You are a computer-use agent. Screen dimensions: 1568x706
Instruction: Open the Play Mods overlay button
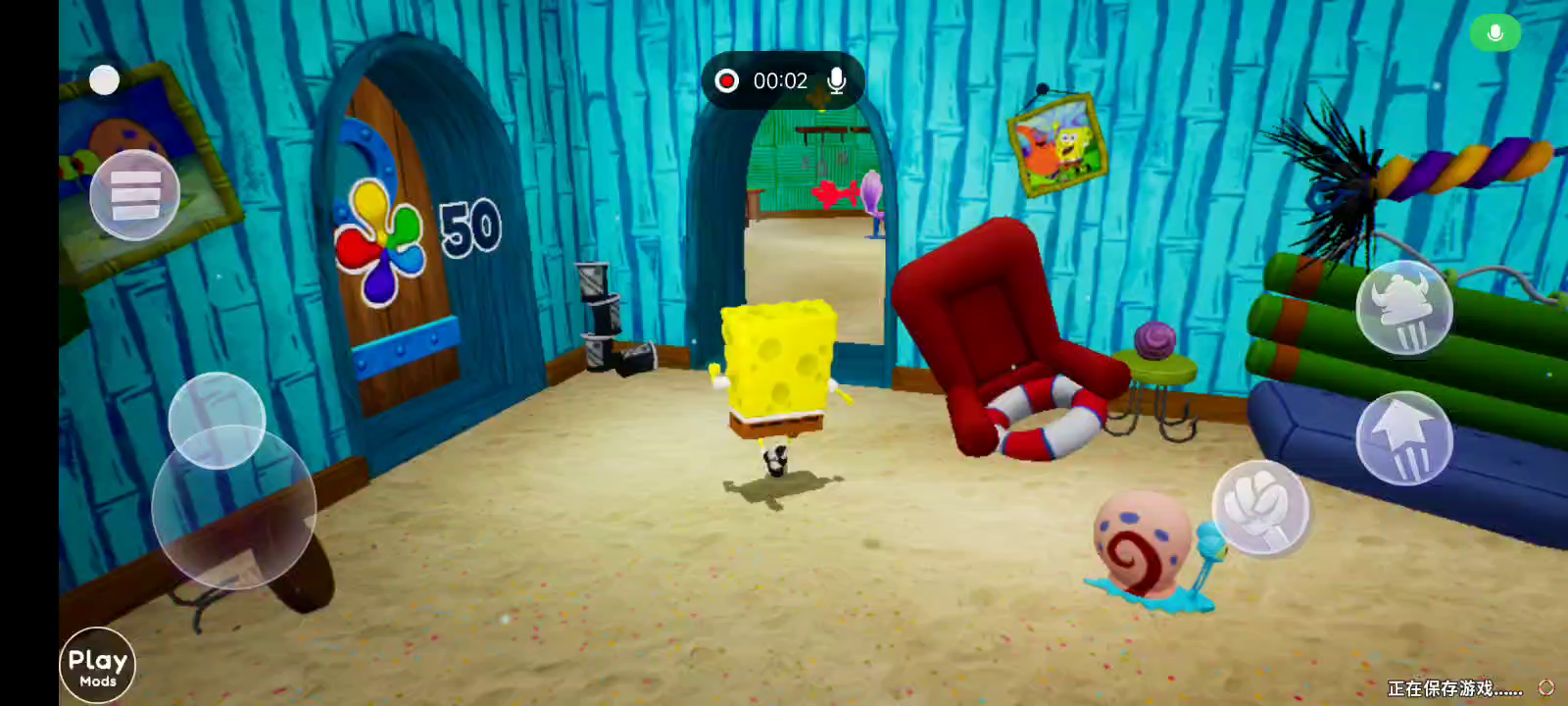97,666
